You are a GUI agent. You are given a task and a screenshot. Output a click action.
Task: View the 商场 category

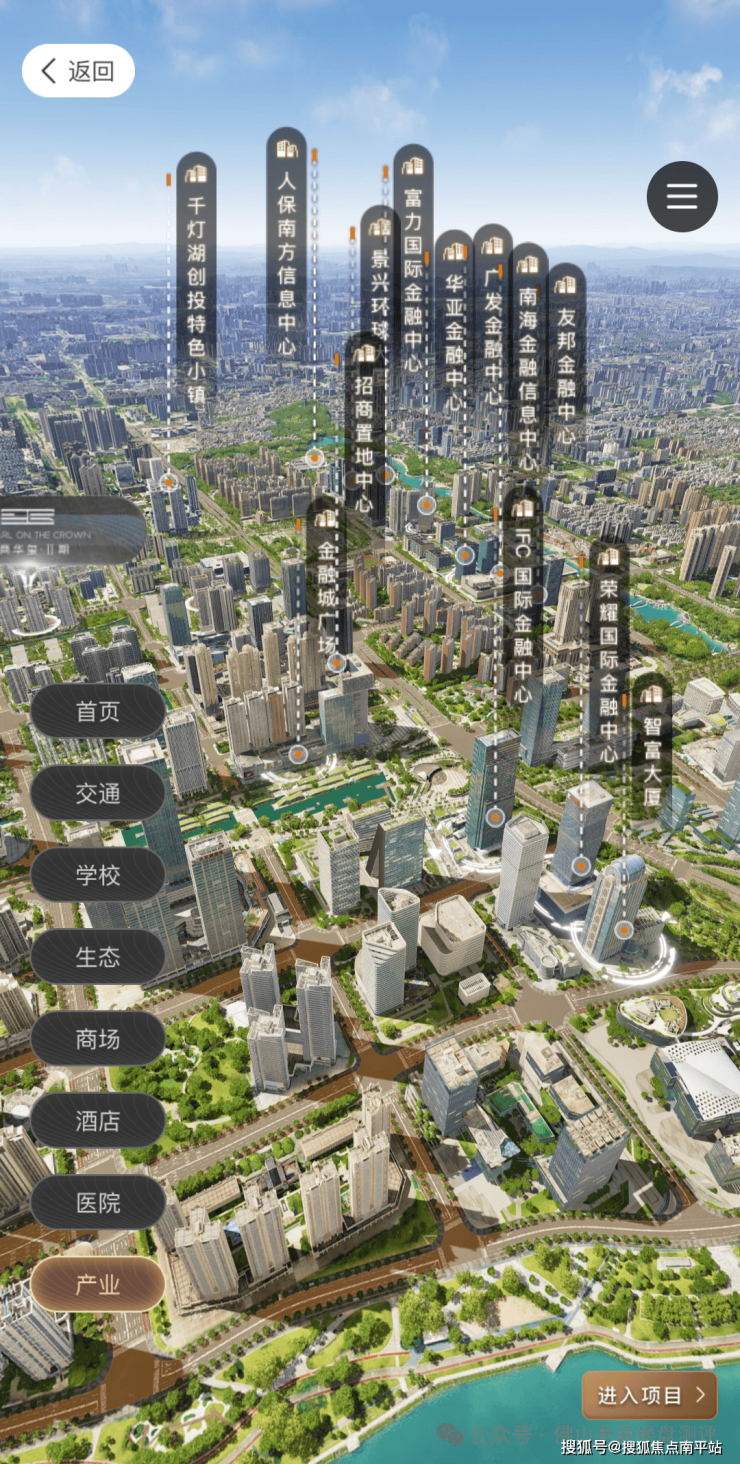(98, 1039)
